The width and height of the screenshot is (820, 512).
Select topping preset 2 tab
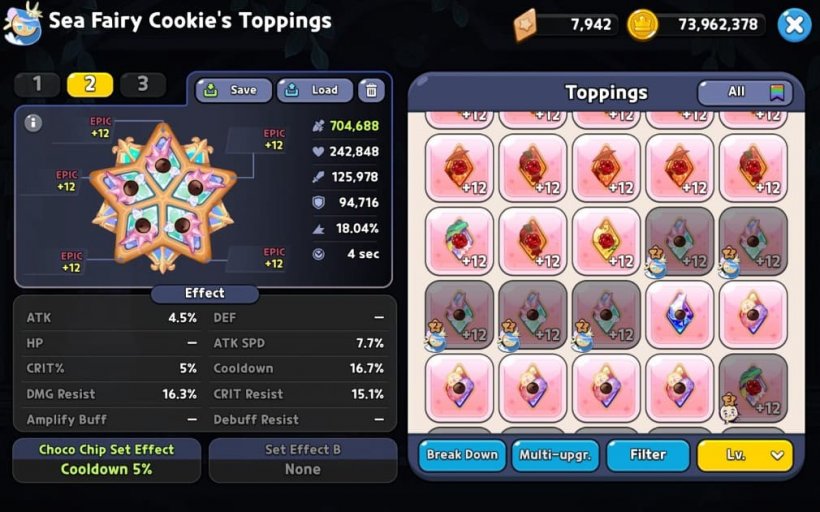[90, 84]
